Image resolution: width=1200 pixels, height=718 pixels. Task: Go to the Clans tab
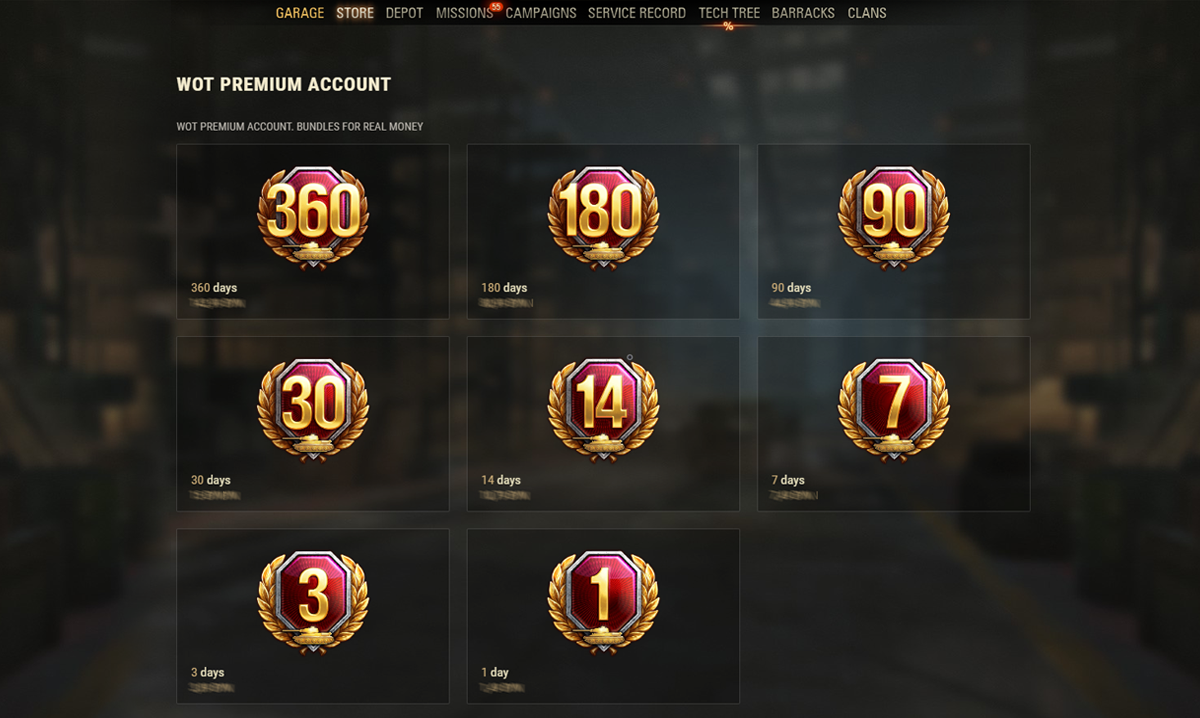tap(867, 13)
